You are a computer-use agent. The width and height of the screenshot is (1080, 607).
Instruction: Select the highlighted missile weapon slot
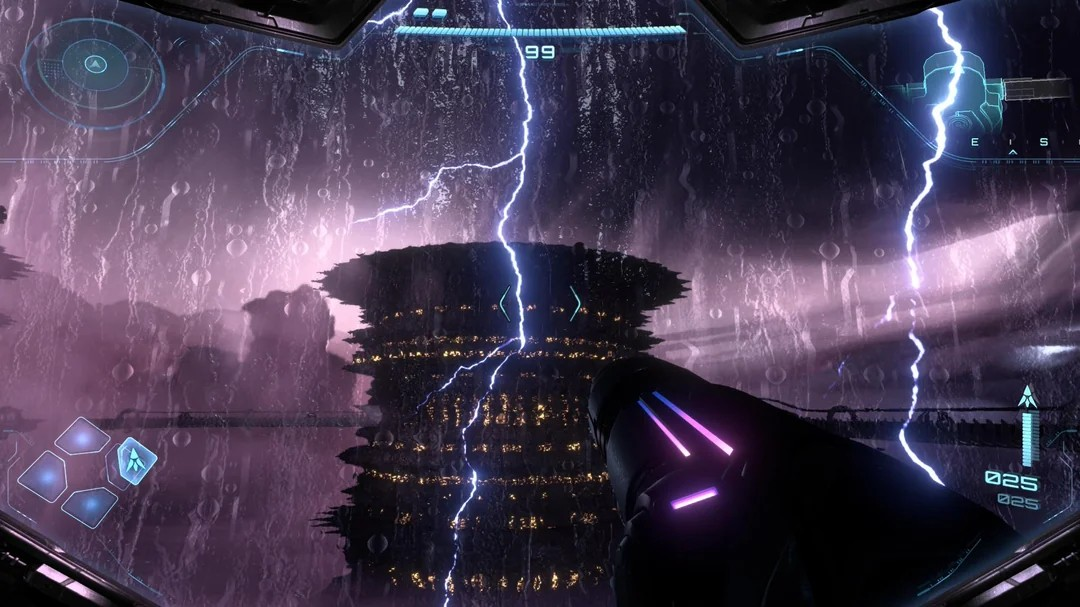[x=132, y=460]
